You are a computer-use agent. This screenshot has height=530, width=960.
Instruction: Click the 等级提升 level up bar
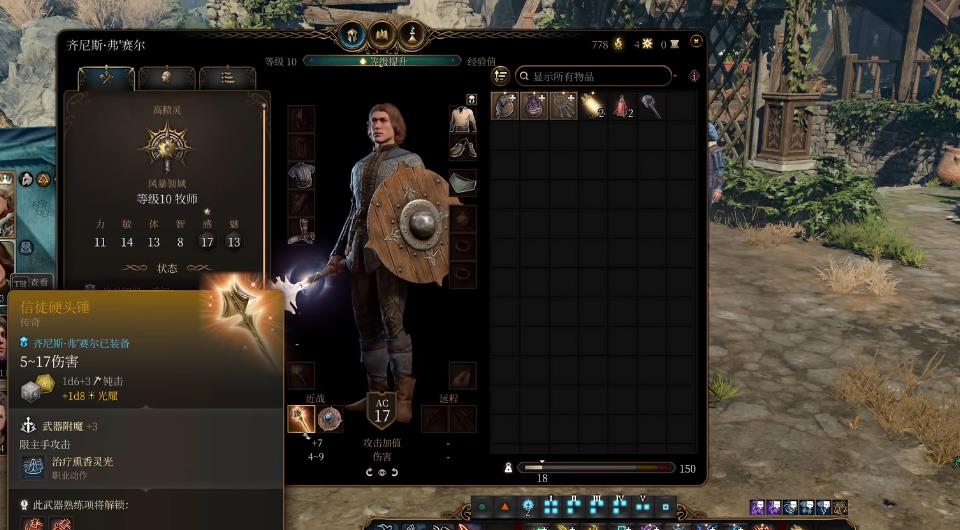coord(381,61)
